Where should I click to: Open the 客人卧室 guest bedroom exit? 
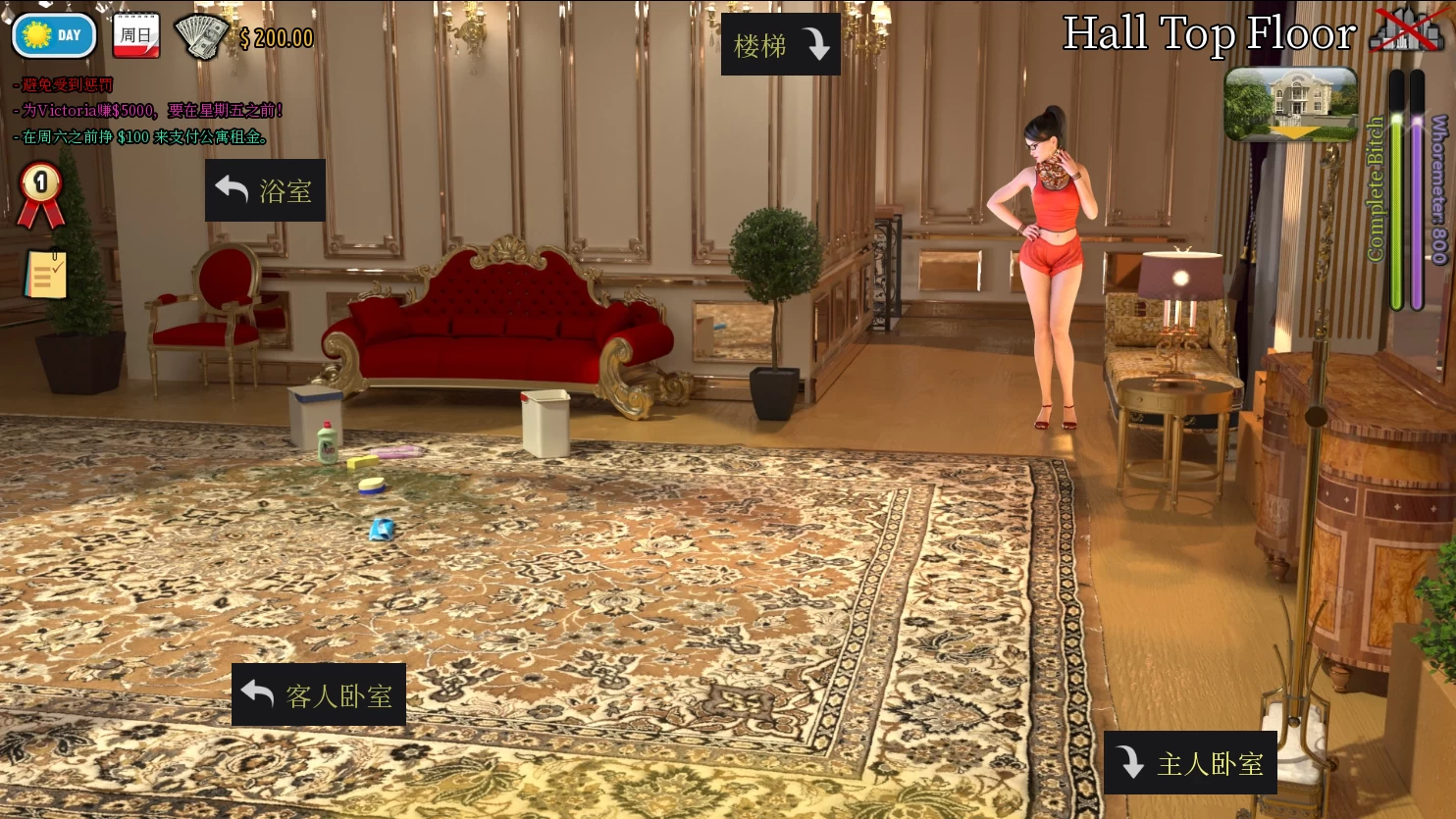click(x=318, y=695)
